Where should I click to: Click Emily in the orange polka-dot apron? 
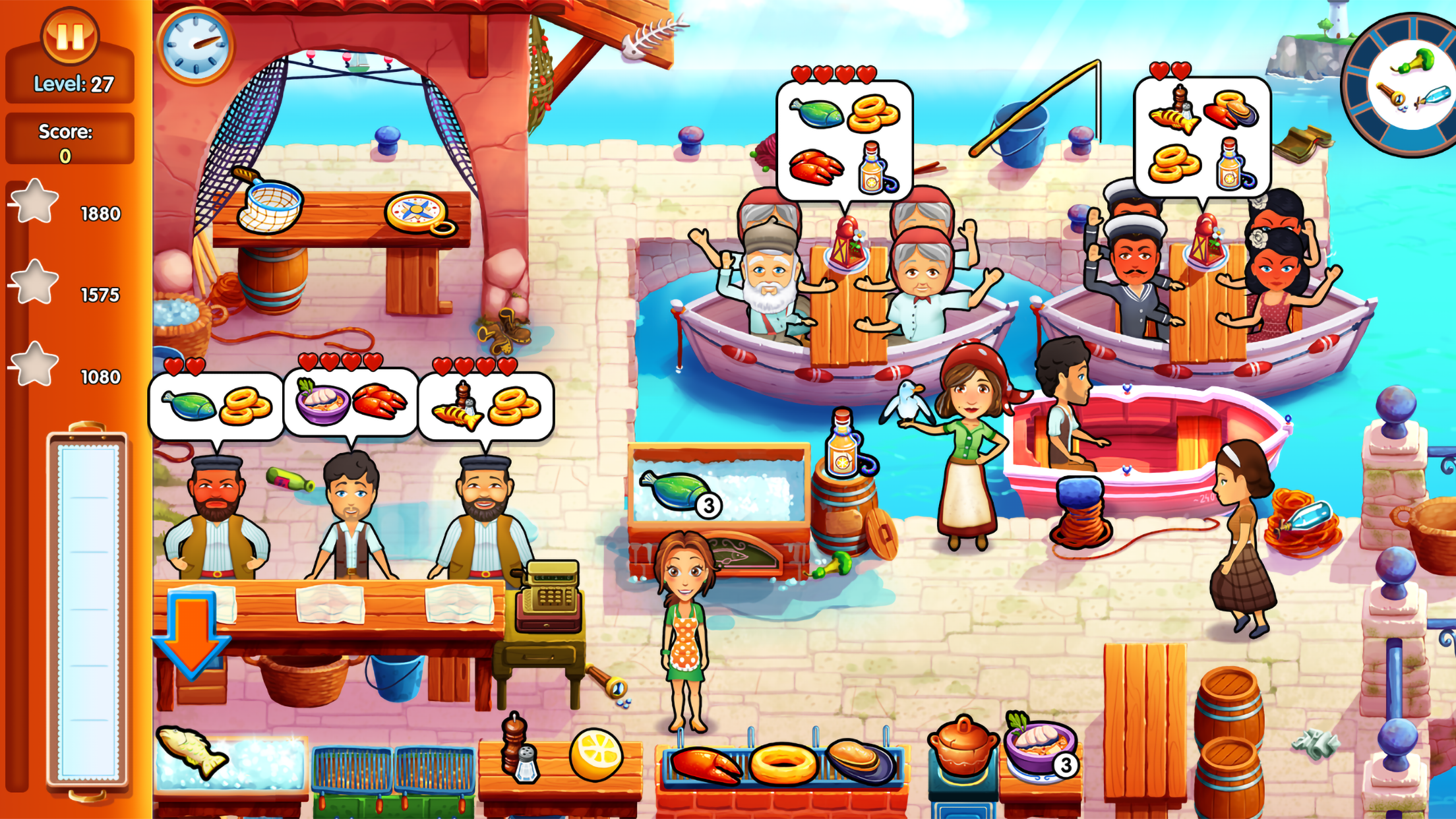[x=684, y=626]
